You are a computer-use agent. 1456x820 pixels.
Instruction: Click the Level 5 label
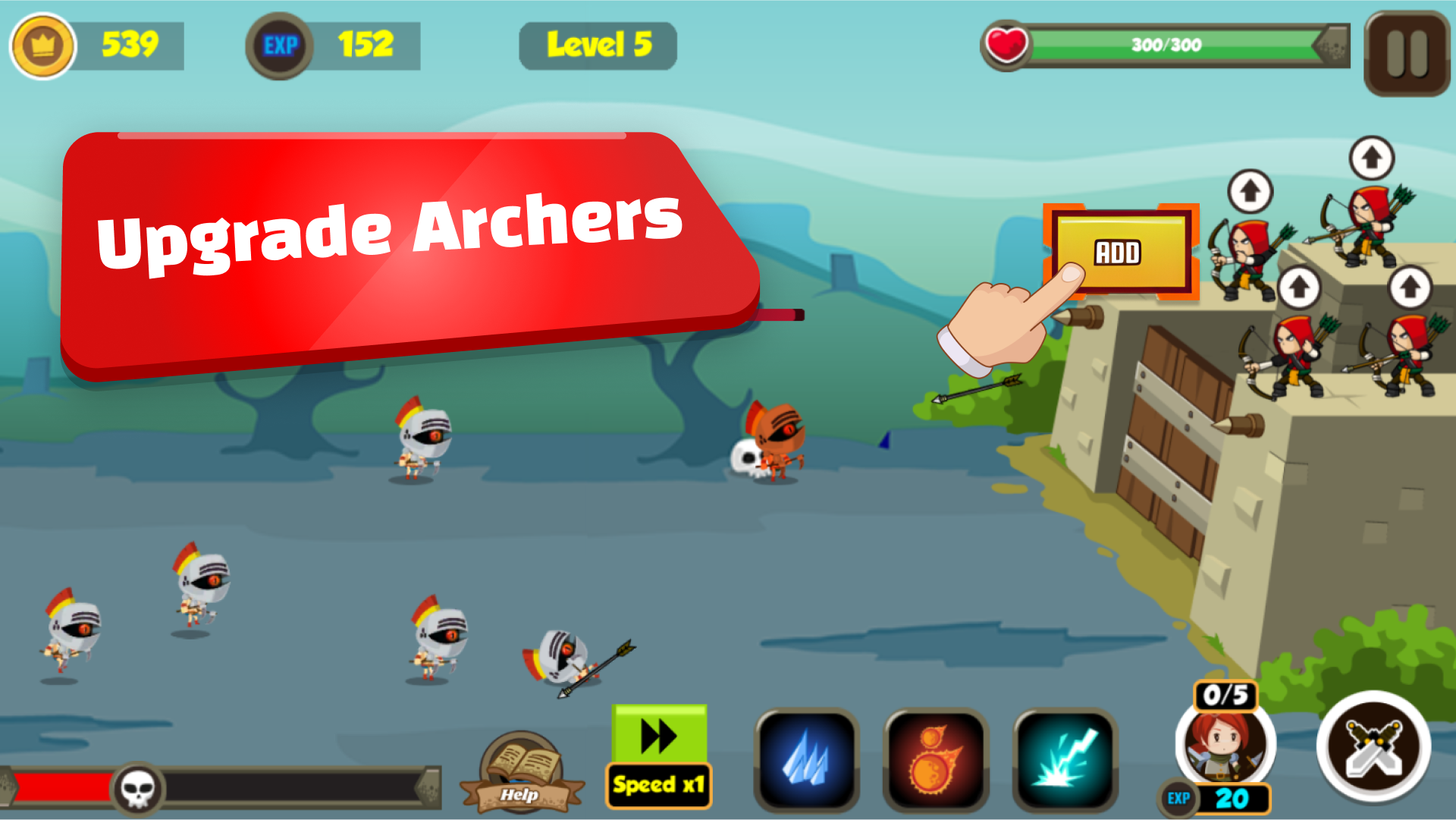(597, 46)
